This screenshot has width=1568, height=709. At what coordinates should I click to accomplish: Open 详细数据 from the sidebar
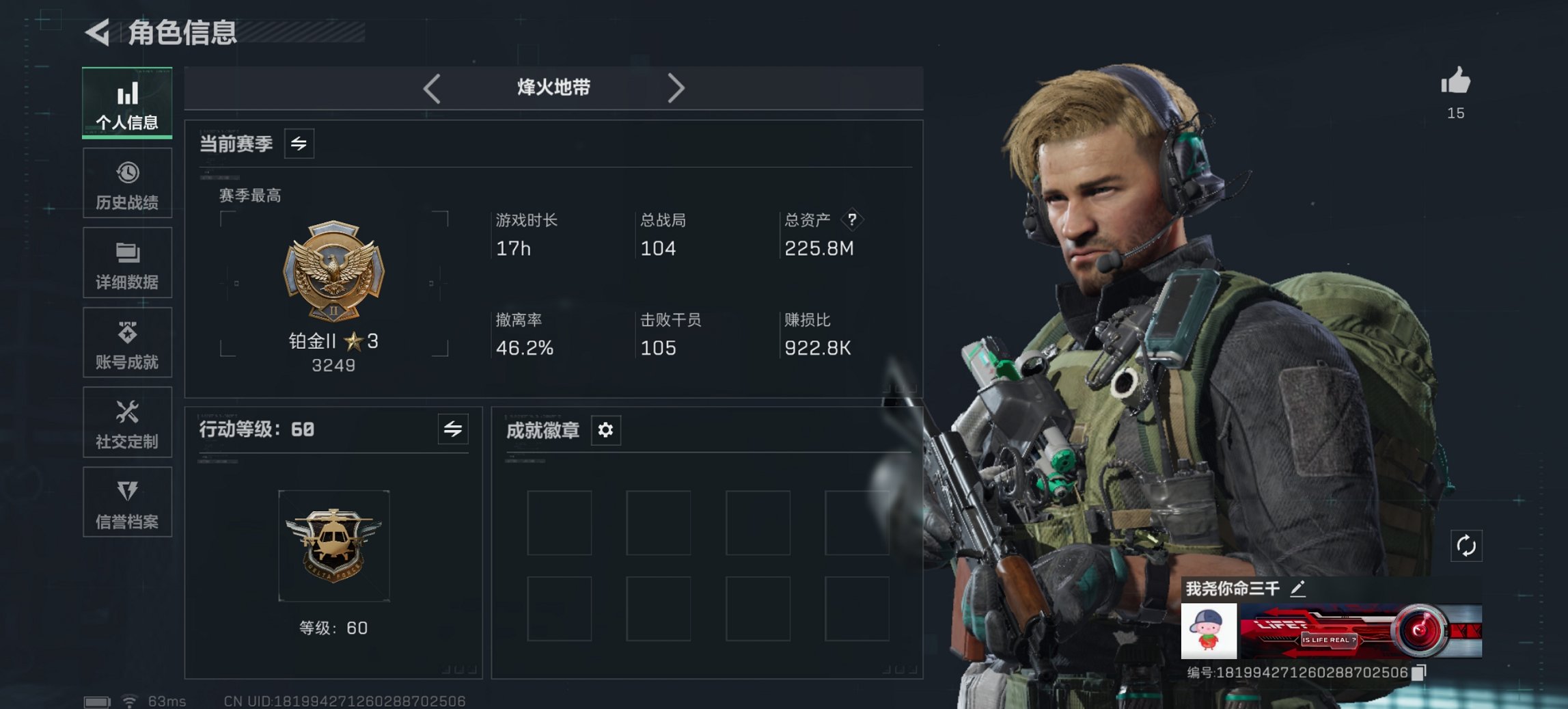[x=127, y=263]
